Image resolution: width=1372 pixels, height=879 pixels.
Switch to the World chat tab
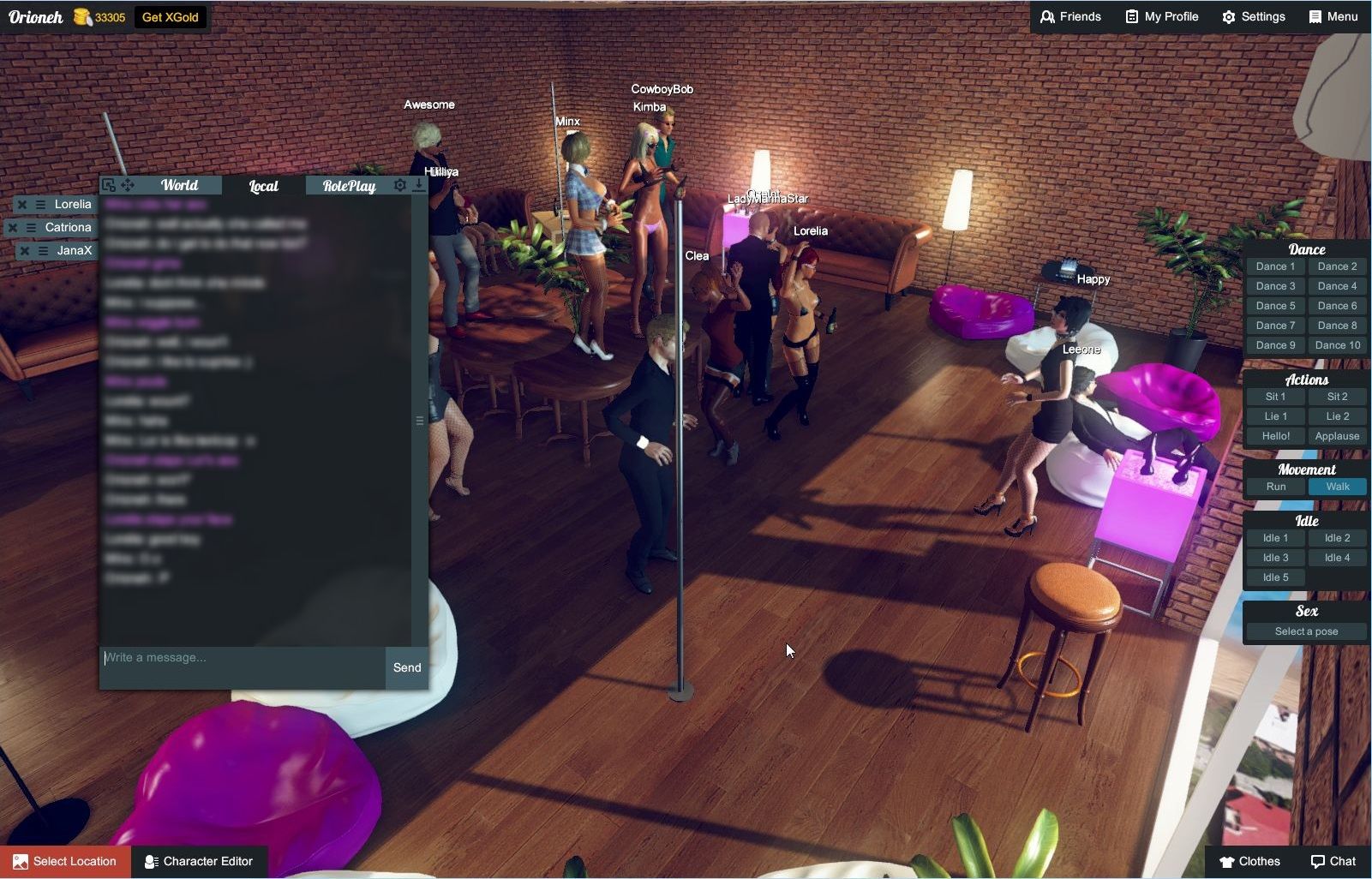coord(180,185)
